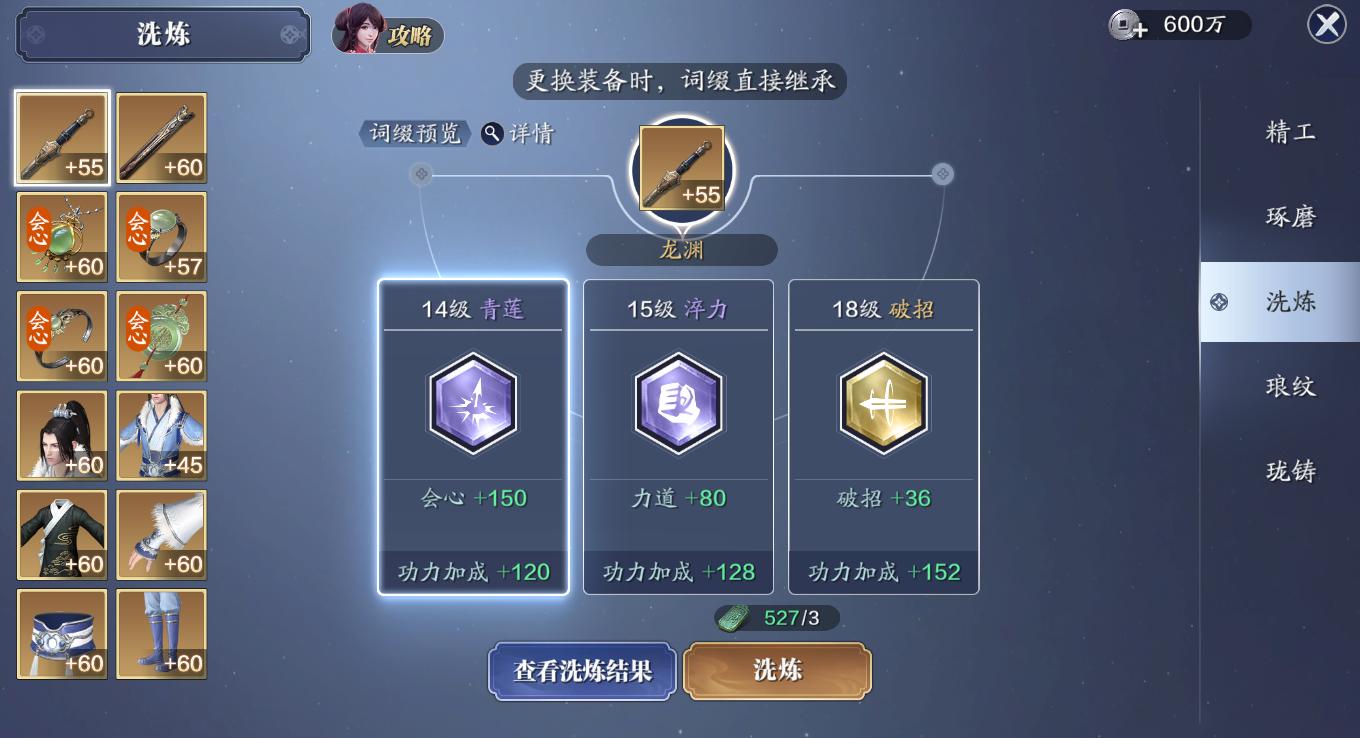Select the 青莲 affix hexagon icon
Image resolution: width=1360 pixels, height=738 pixels.
tap(473, 404)
